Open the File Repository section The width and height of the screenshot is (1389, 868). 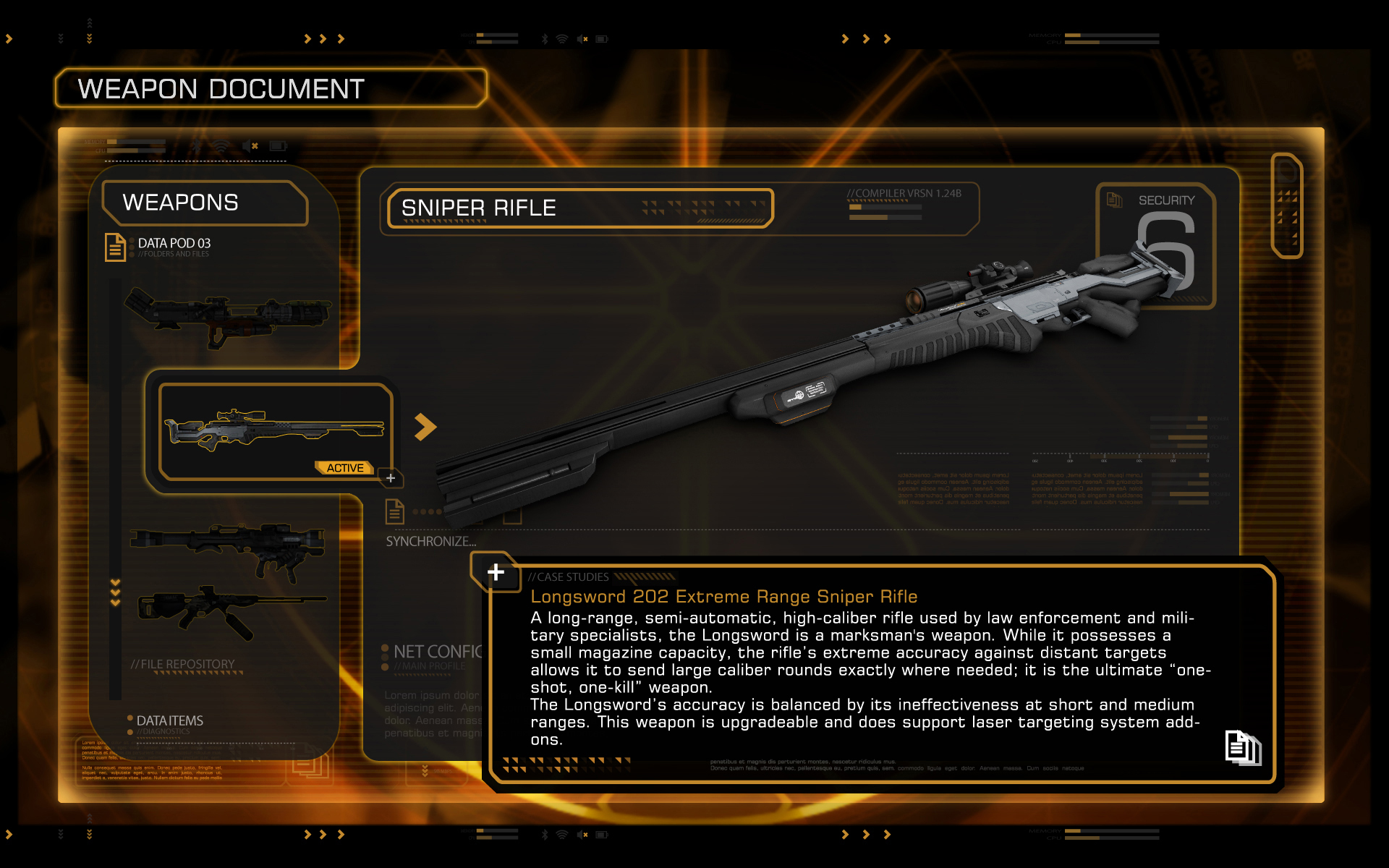[x=182, y=664]
